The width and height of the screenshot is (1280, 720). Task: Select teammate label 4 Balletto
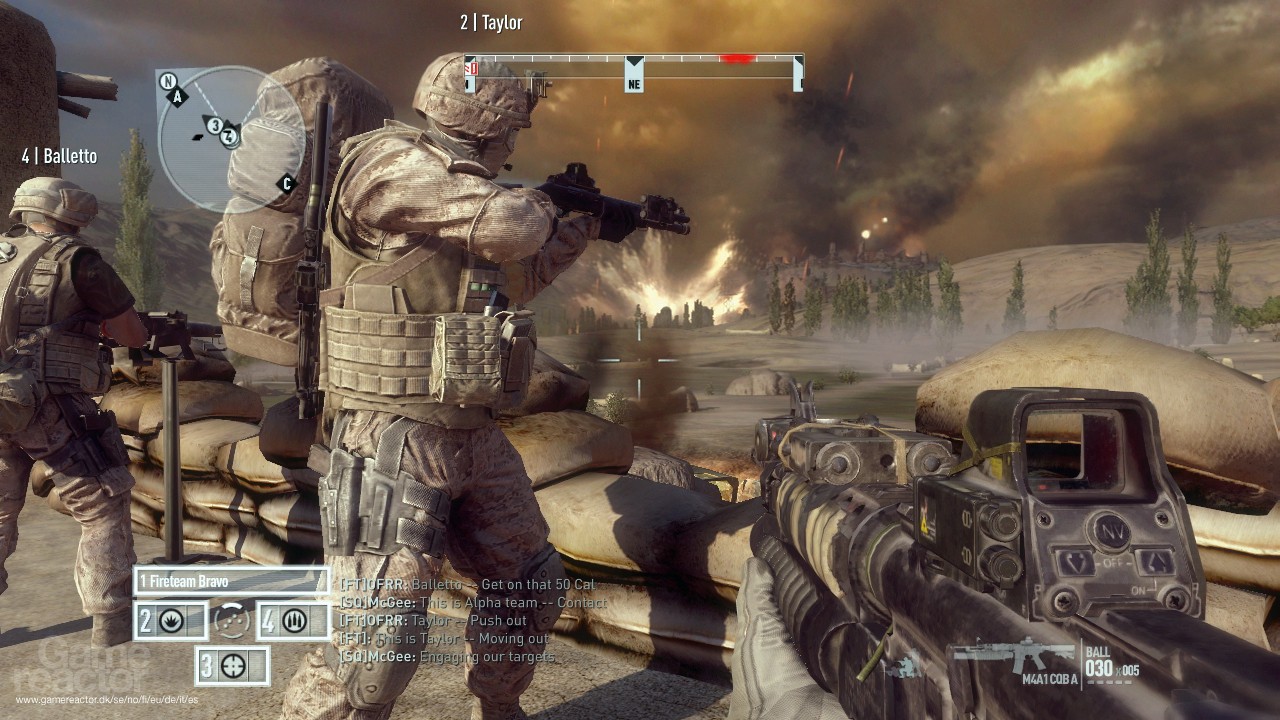pos(59,156)
